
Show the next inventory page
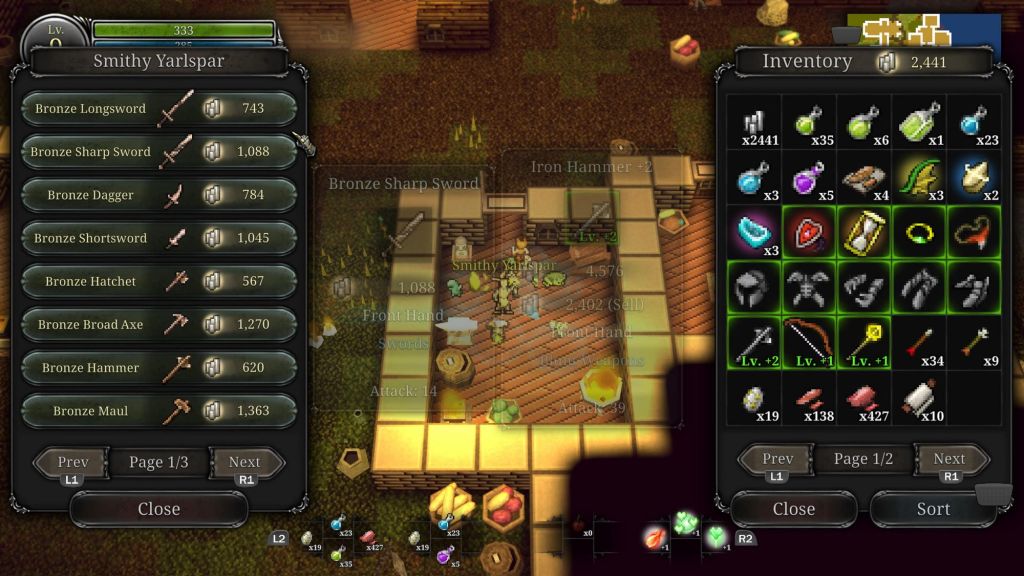(x=949, y=459)
